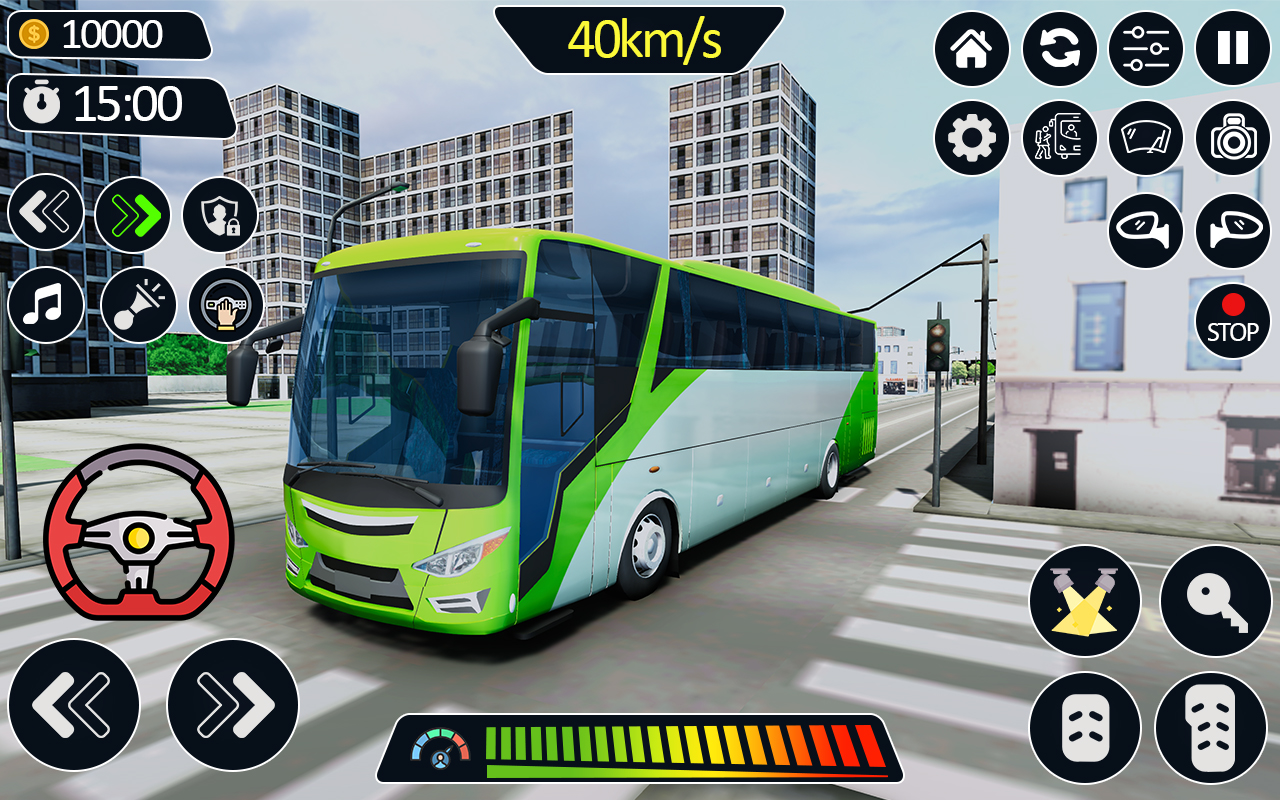This screenshot has width=1280, height=800.
Task: Open the passenger boarding icon
Action: click(x=1060, y=138)
